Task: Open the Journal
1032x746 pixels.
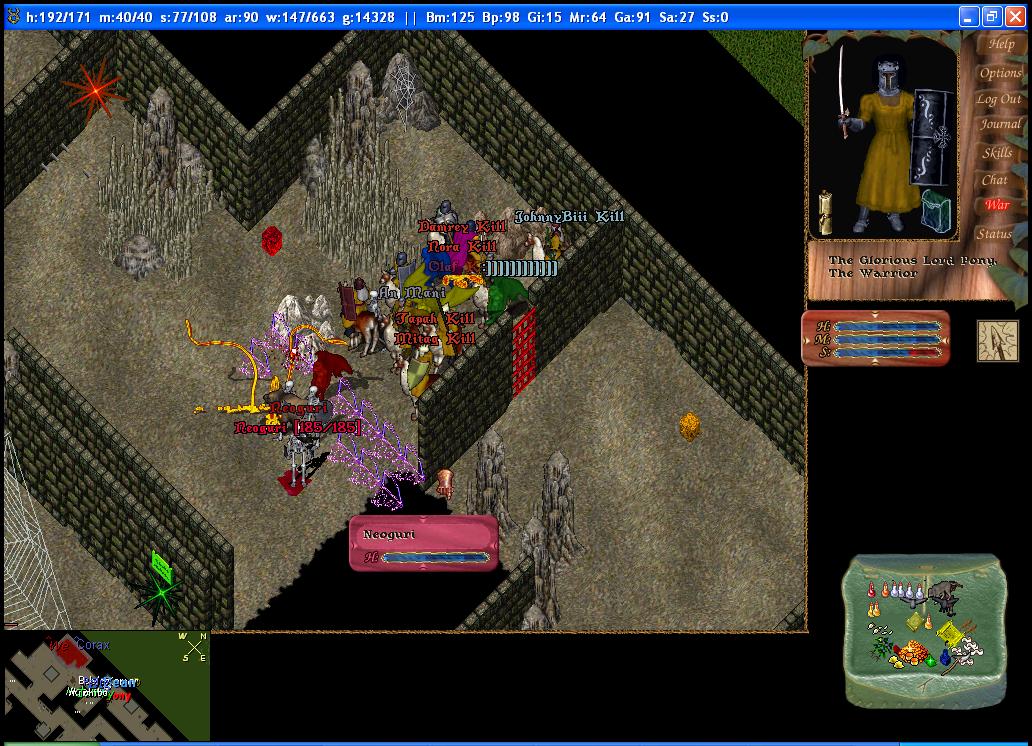Action: (1000, 125)
